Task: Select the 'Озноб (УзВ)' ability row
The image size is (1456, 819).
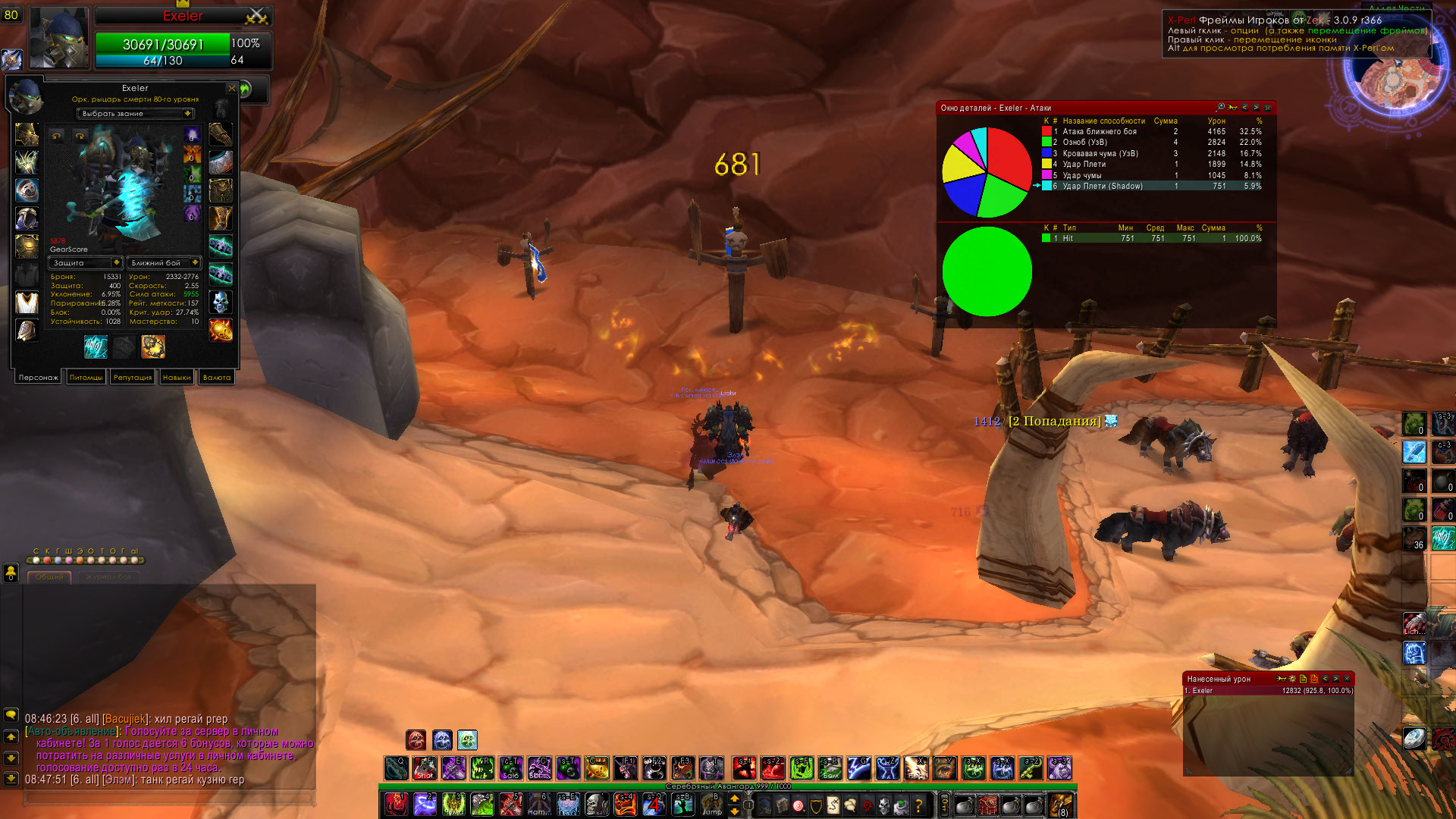Action: 1084,143
